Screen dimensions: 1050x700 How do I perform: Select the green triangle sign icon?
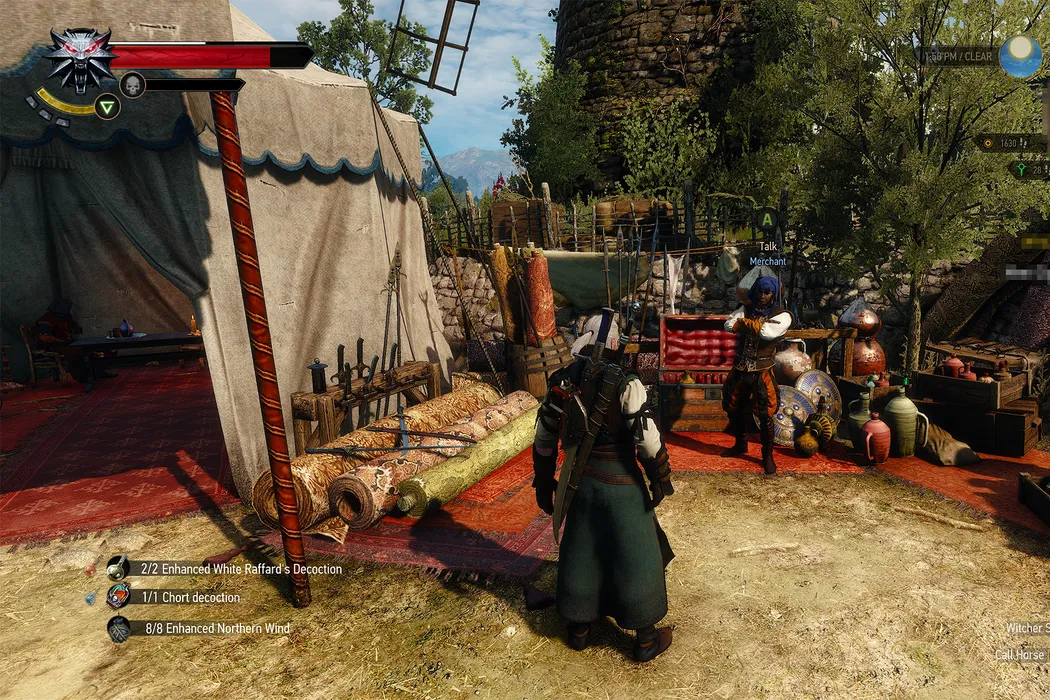107,106
